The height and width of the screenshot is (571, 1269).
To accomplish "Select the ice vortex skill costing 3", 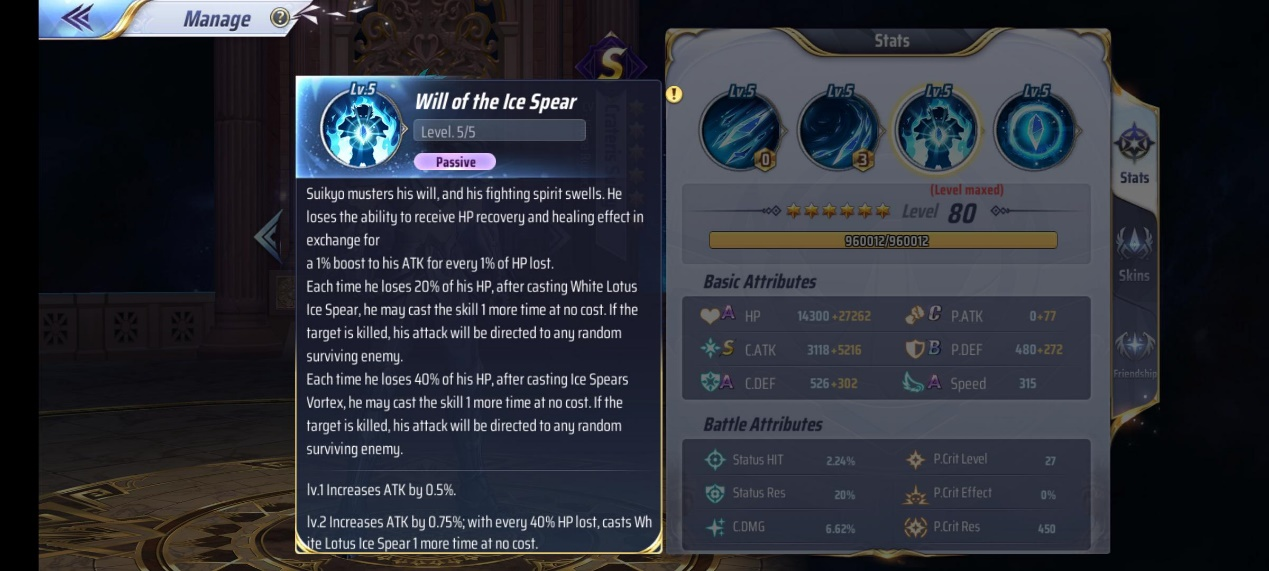I will tap(837, 128).
